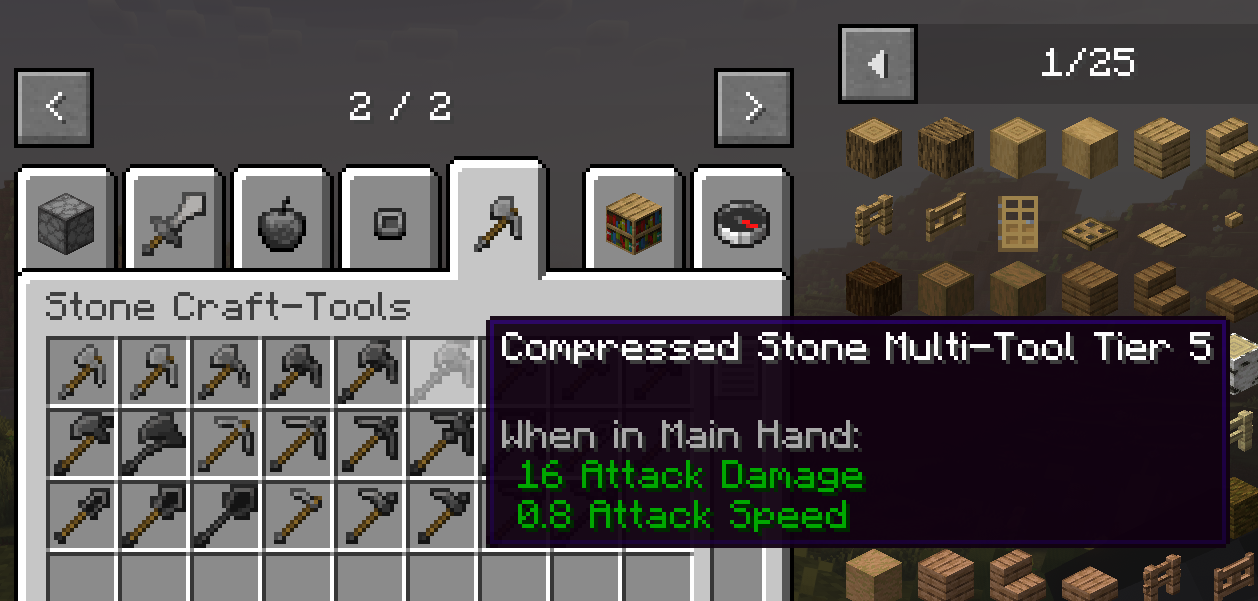
Task: Open the bookshelf search tab
Action: coord(634,222)
